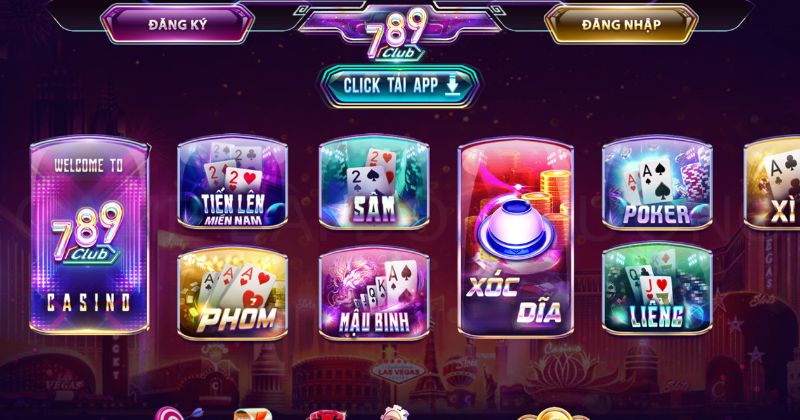This screenshot has width=800, height=420.
Task: Select the Poker game tile
Action: click(656, 185)
